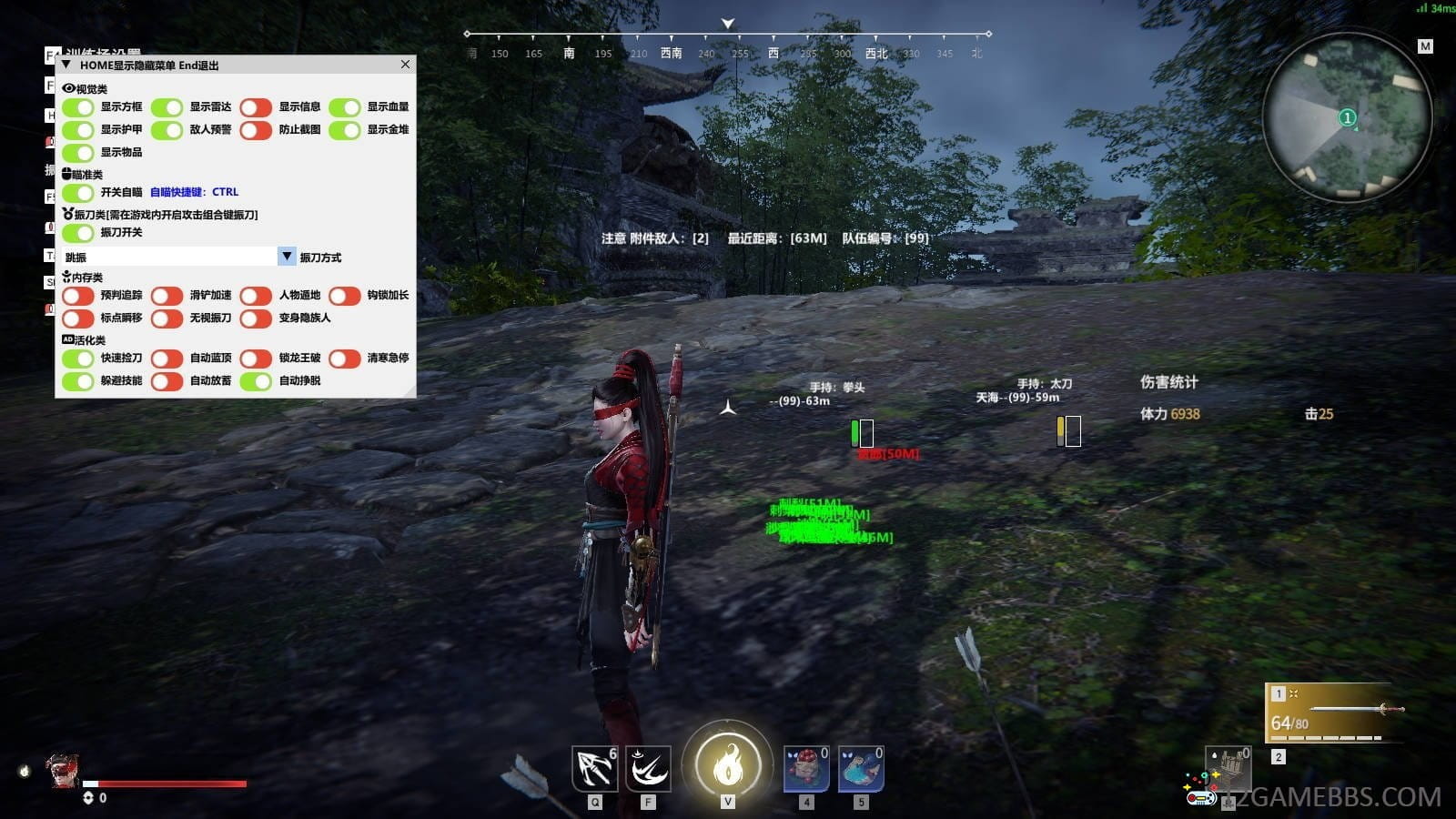Use the blue armor powder item
Viewport: 1456px width, 819px height.
click(861, 769)
